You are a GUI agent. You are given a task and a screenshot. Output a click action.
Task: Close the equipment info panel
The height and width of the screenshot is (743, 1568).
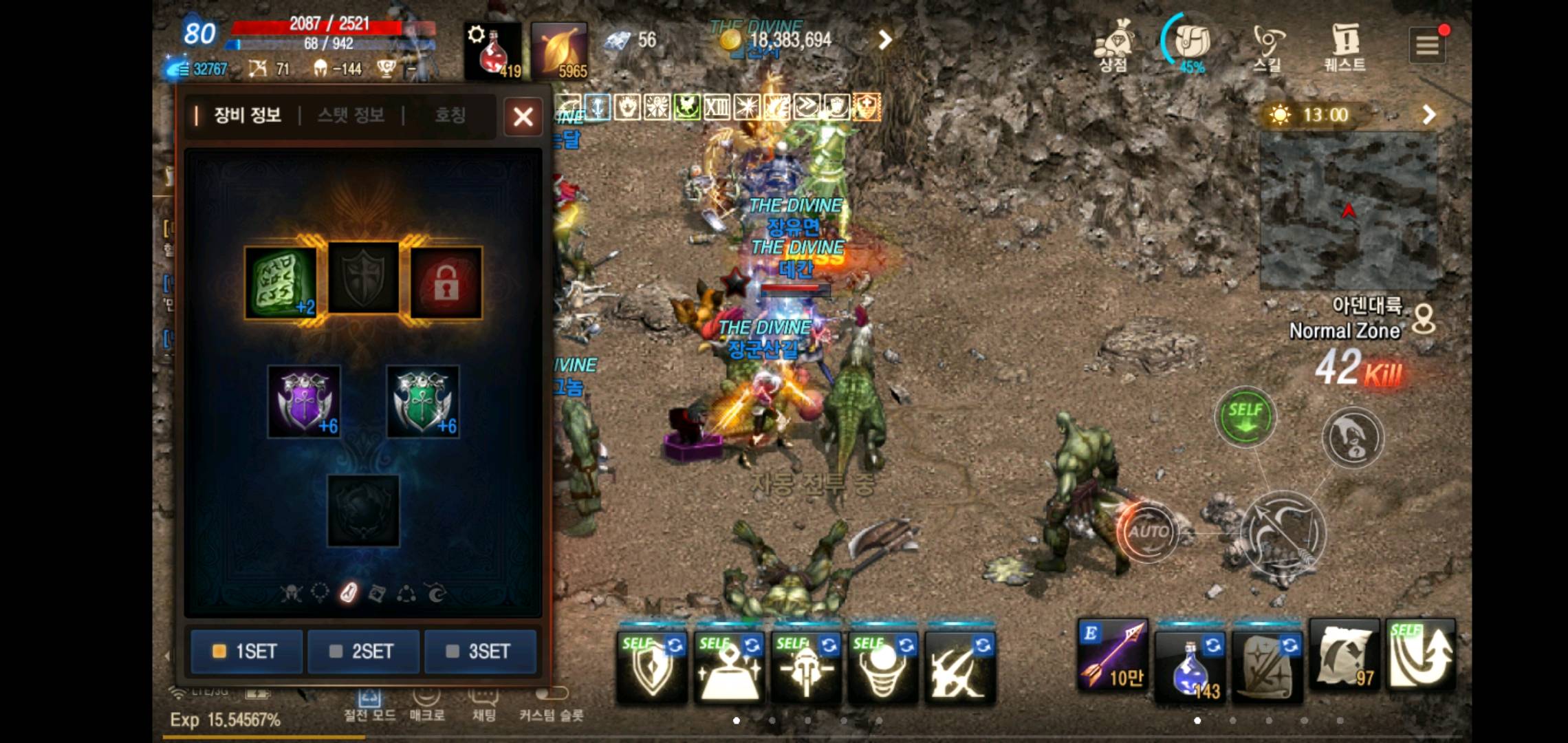point(523,116)
